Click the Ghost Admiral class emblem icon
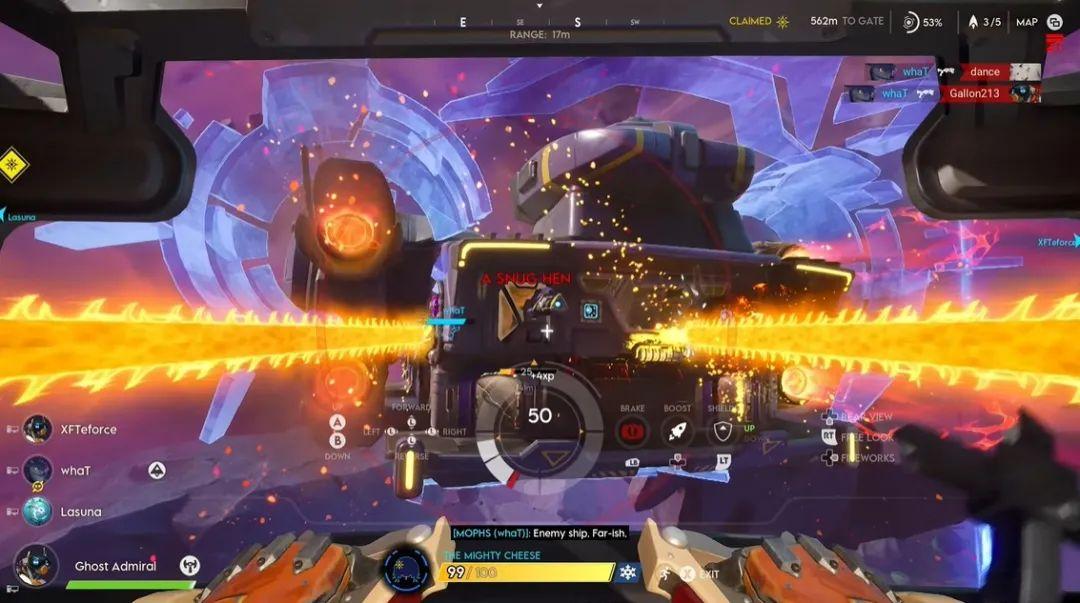Image resolution: width=1080 pixels, height=603 pixels. point(189,565)
